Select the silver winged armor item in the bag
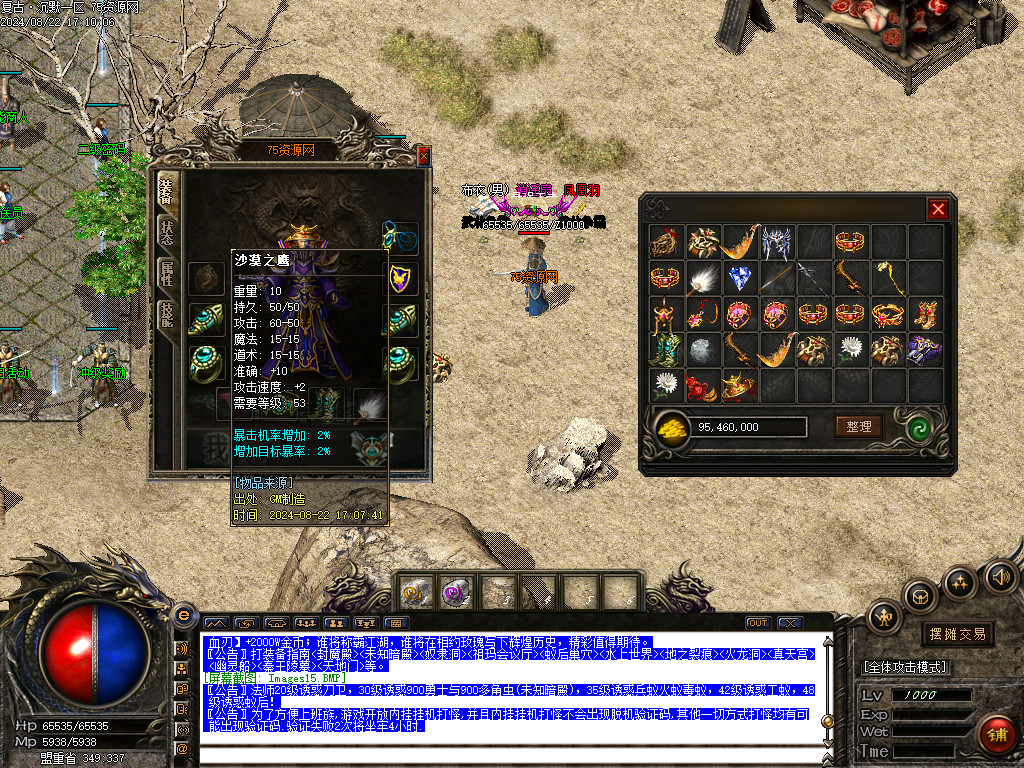This screenshot has height=768, width=1024. [x=777, y=241]
